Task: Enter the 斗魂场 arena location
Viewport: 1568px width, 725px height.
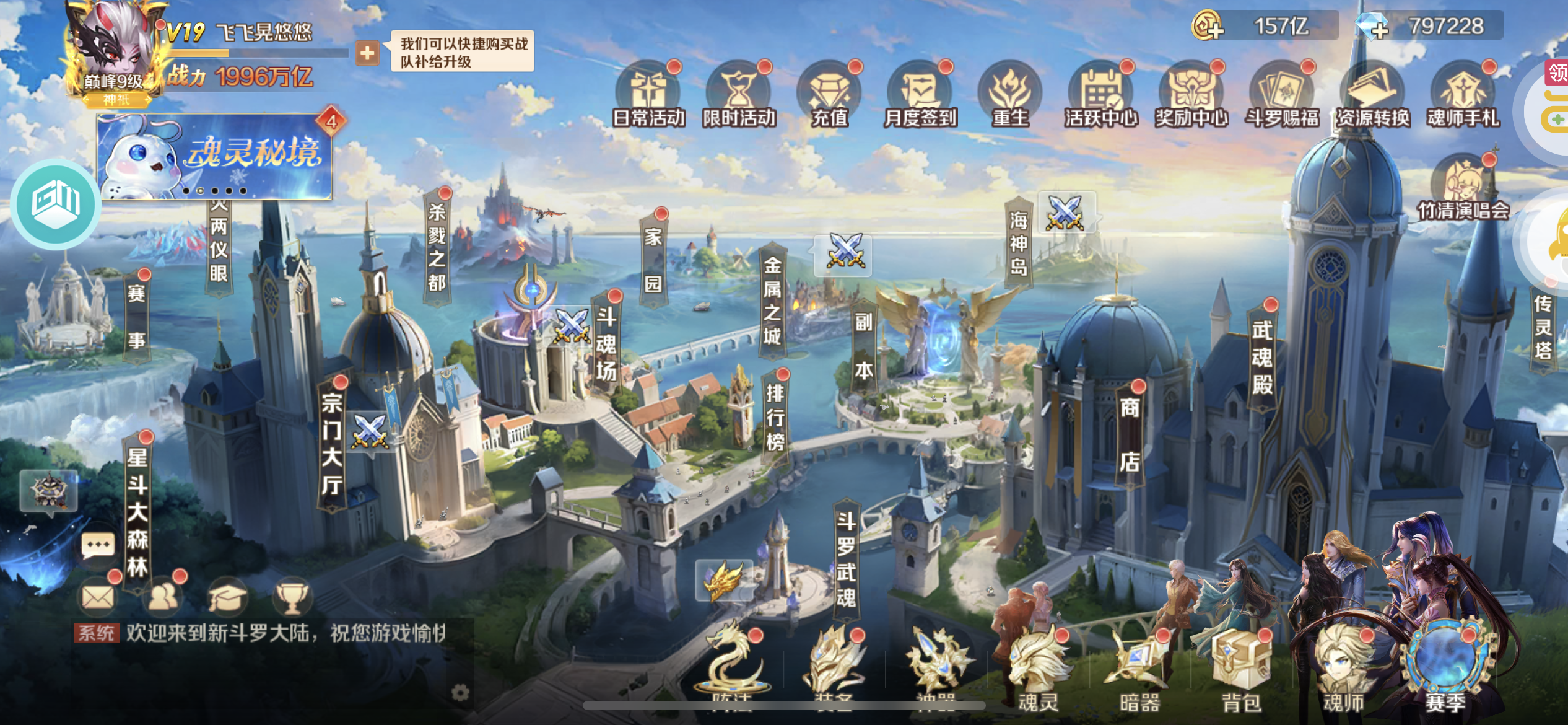Action: (x=606, y=344)
